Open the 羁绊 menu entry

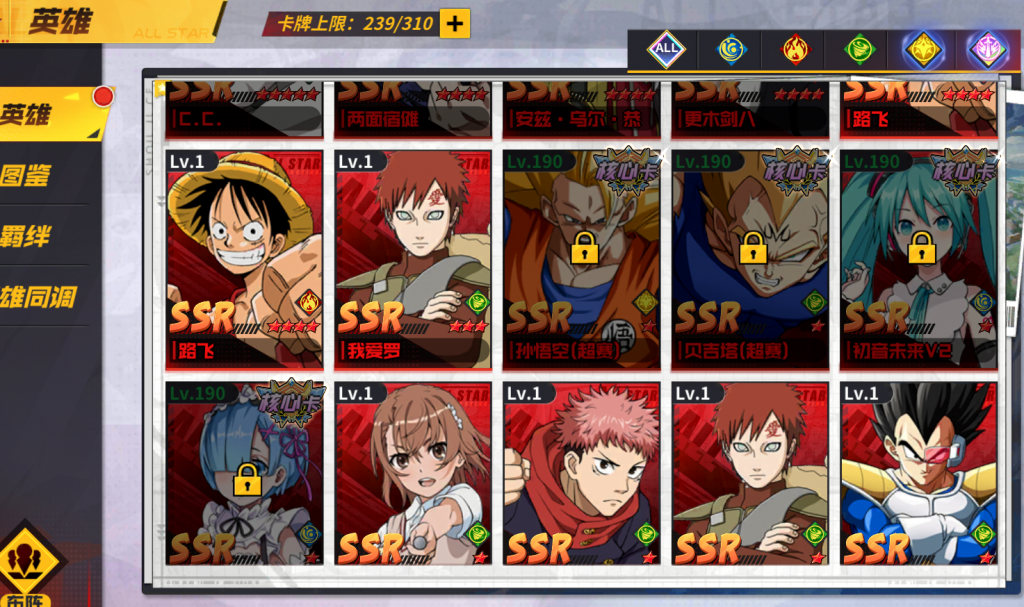click(30, 237)
